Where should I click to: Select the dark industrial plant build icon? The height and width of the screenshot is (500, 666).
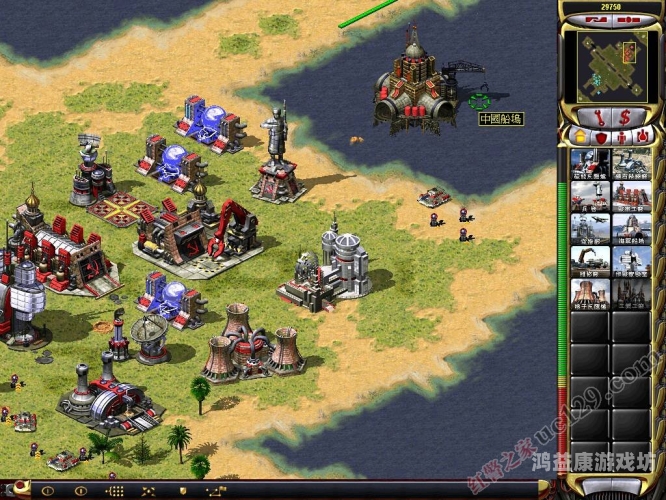[632, 294]
